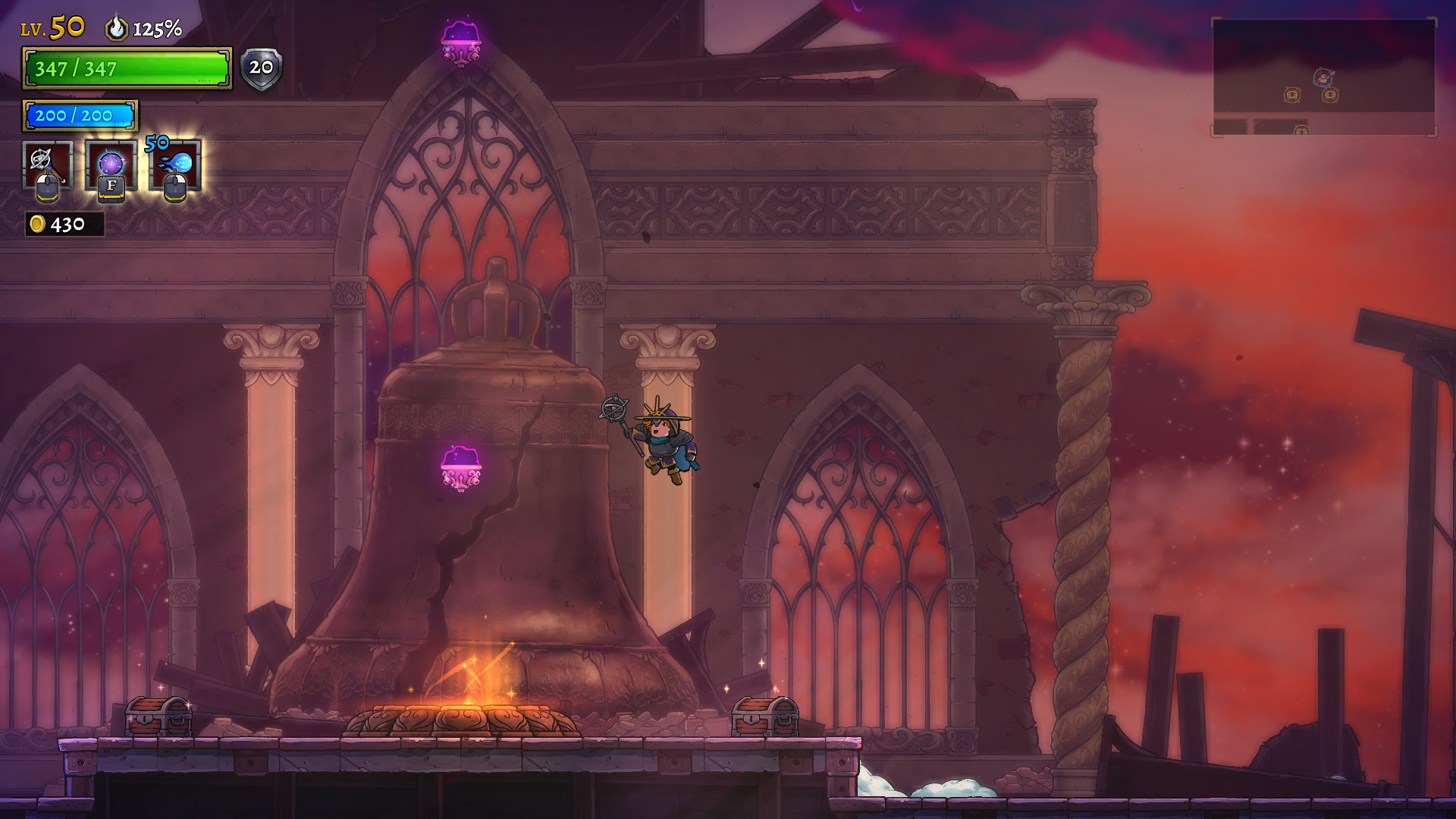Viewport: 1456px width, 819px height.
Task: Toggle the mouse-button binding under the weapon slot
Action: (47, 189)
